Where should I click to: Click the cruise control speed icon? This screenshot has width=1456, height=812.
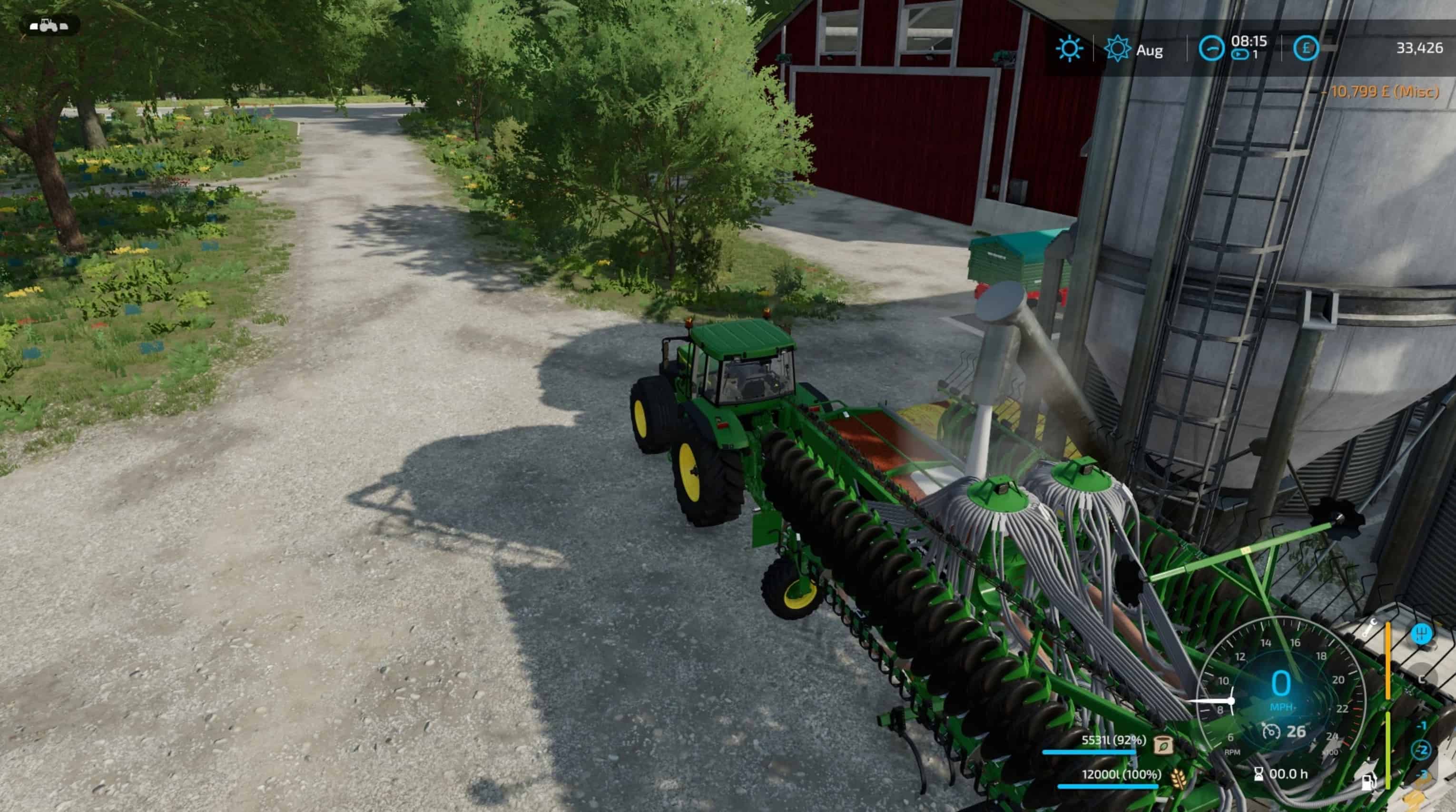click(x=1271, y=732)
